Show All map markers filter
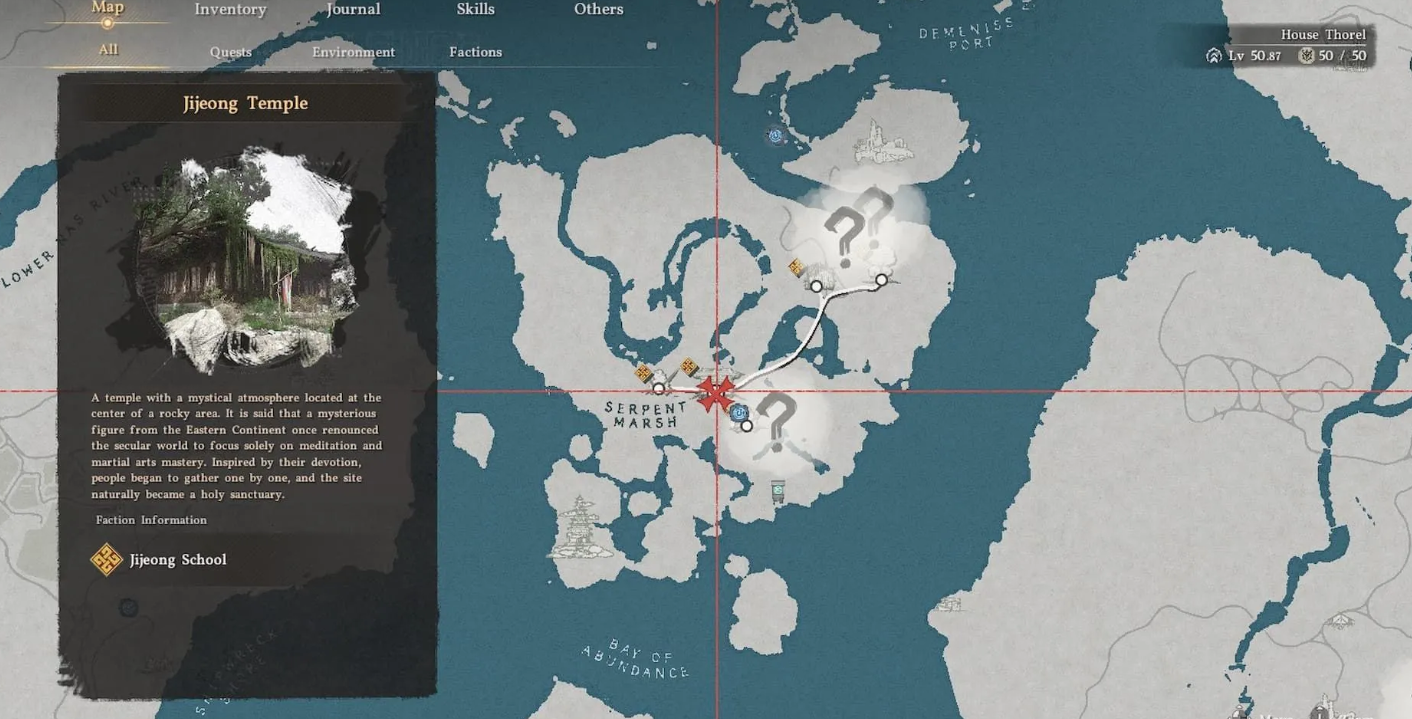Image resolution: width=1412 pixels, height=719 pixels. click(108, 50)
